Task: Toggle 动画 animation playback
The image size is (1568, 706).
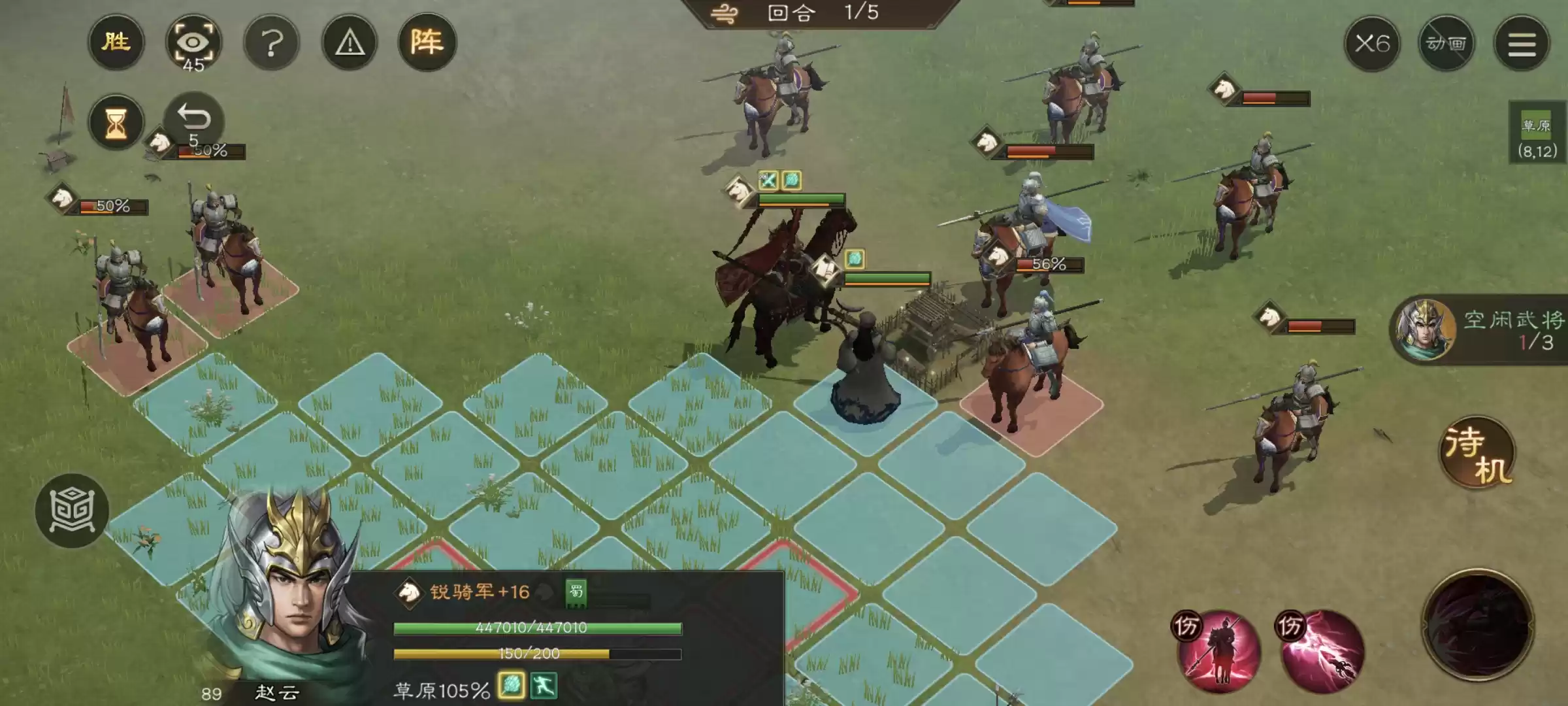Action: coord(1446,42)
